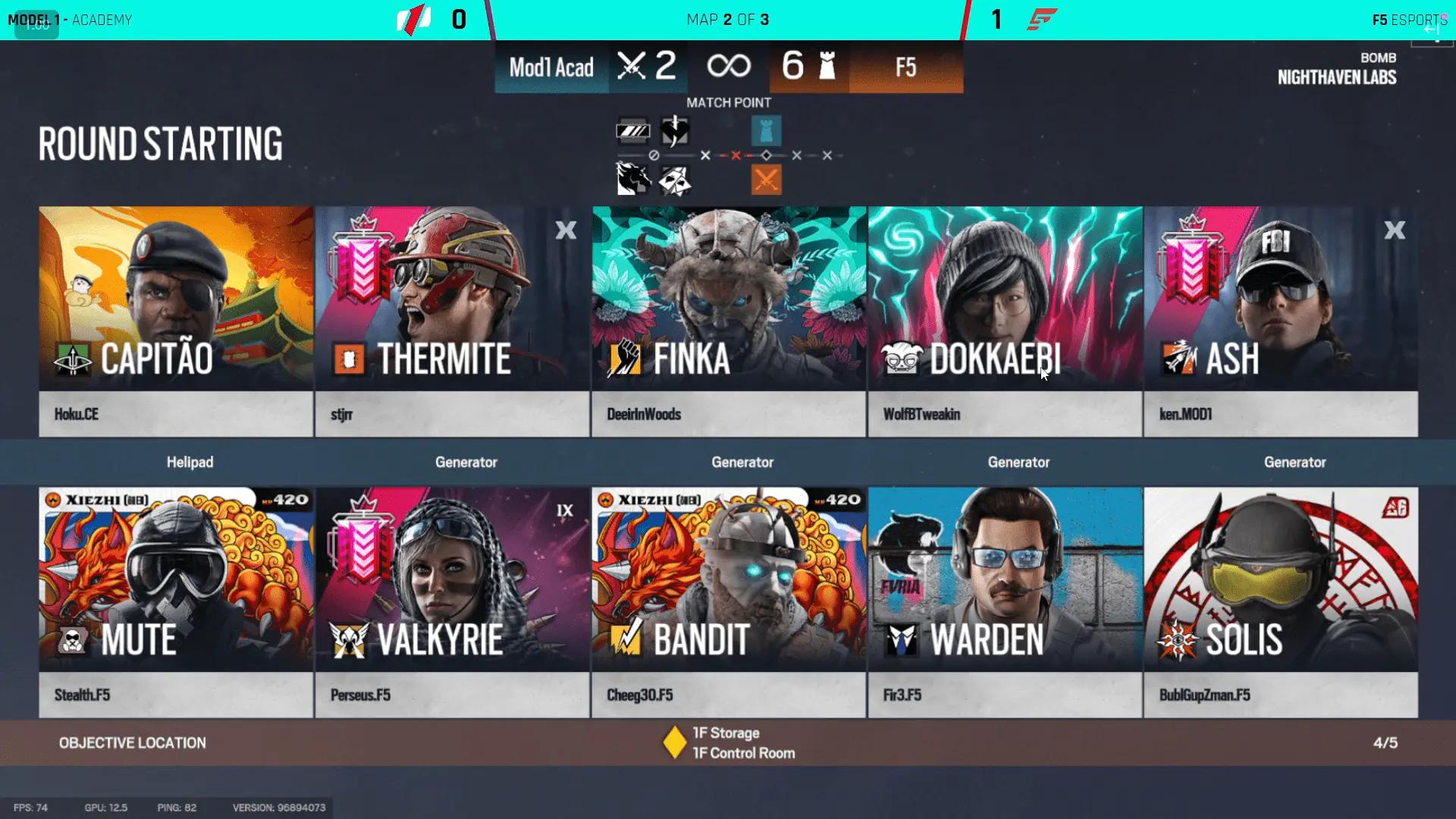Select the Finka operator fist icon
The height and width of the screenshot is (819, 1456).
[x=625, y=358]
